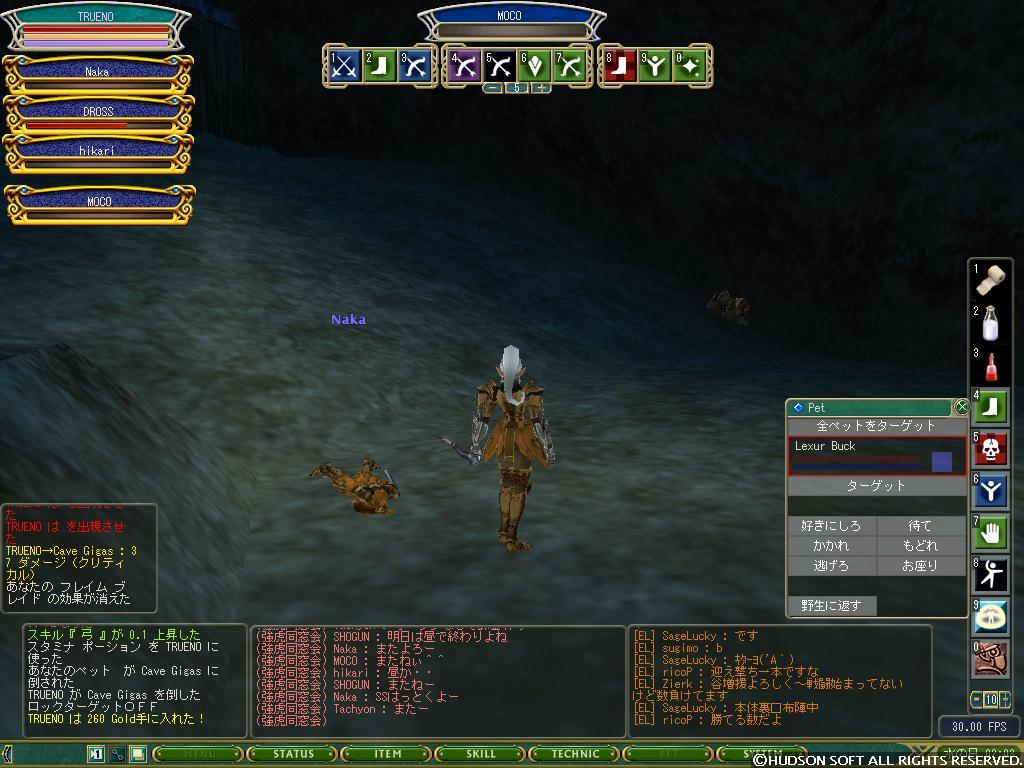Select party member DROSS's frame
The width and height of the screenshot is (1024, 768).
98,112
